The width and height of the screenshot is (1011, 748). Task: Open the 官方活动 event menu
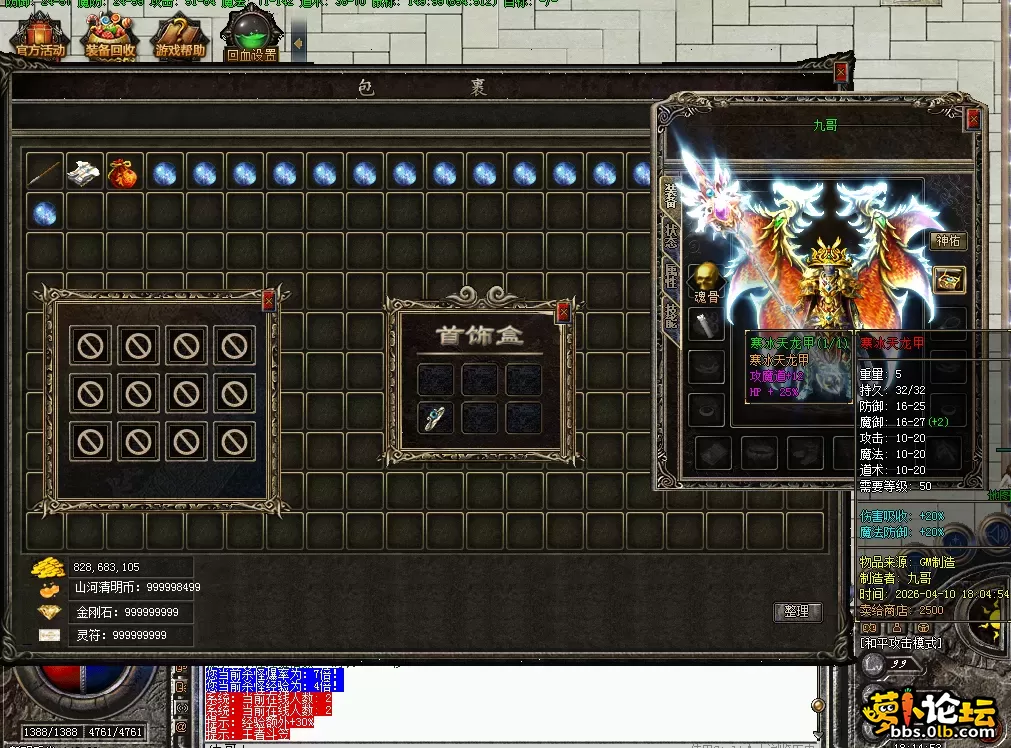click(38, 38)
